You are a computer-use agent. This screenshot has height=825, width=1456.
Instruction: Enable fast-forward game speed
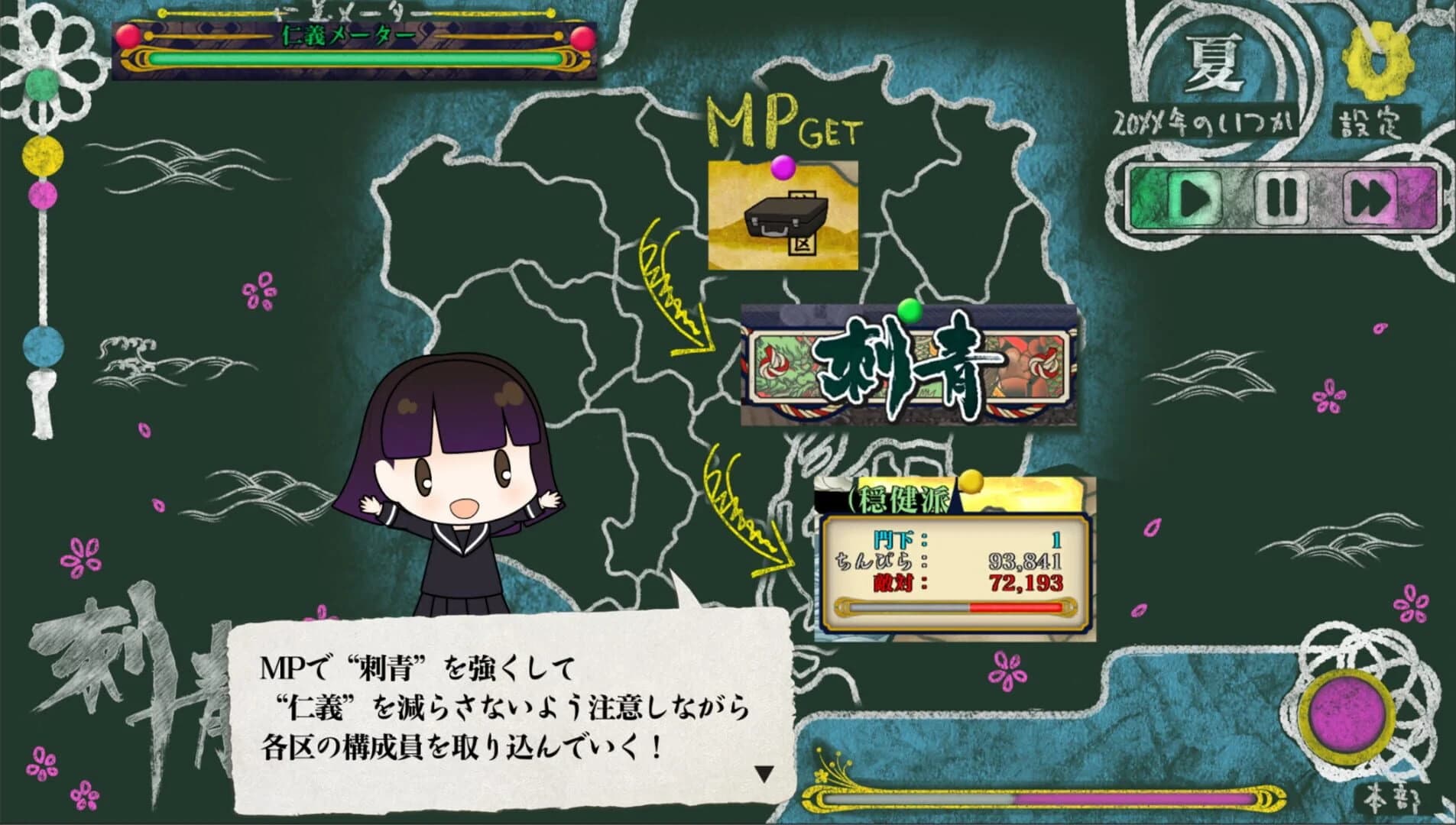pyautogui.click(x=1368, y=195)
